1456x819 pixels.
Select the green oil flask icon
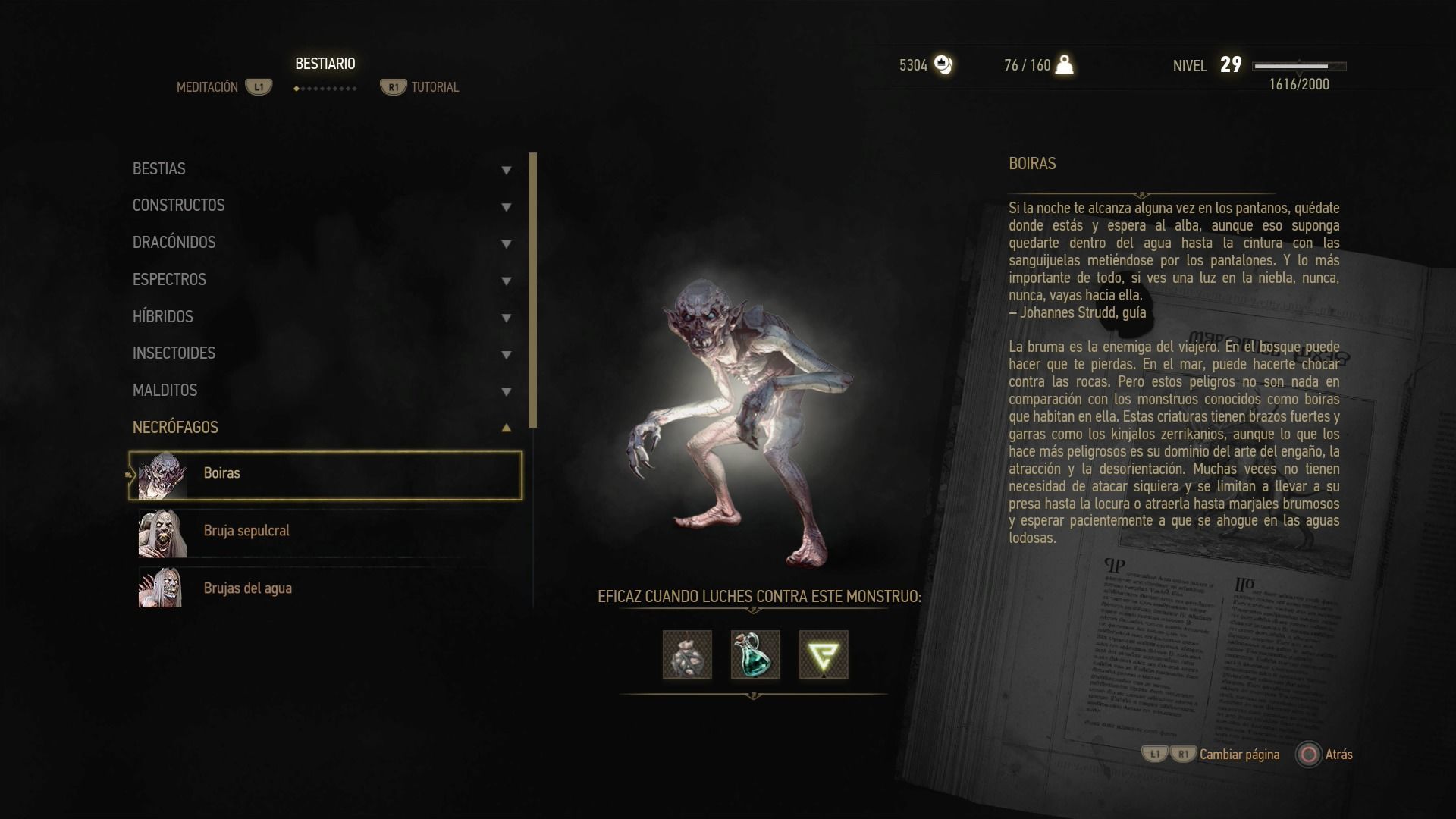coord(755,655)
